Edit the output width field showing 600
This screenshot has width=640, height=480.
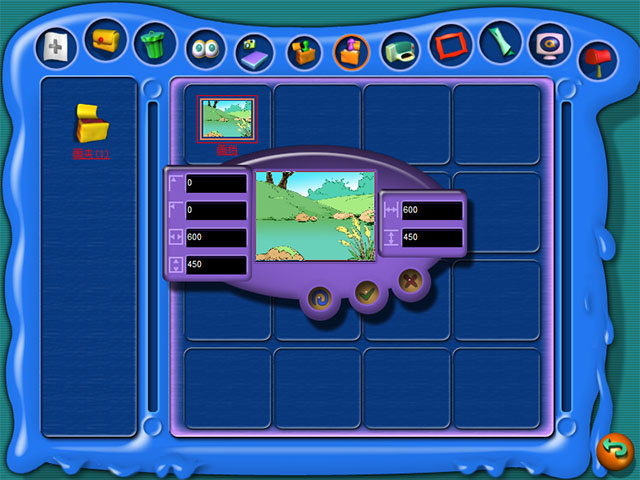point(431,211)
